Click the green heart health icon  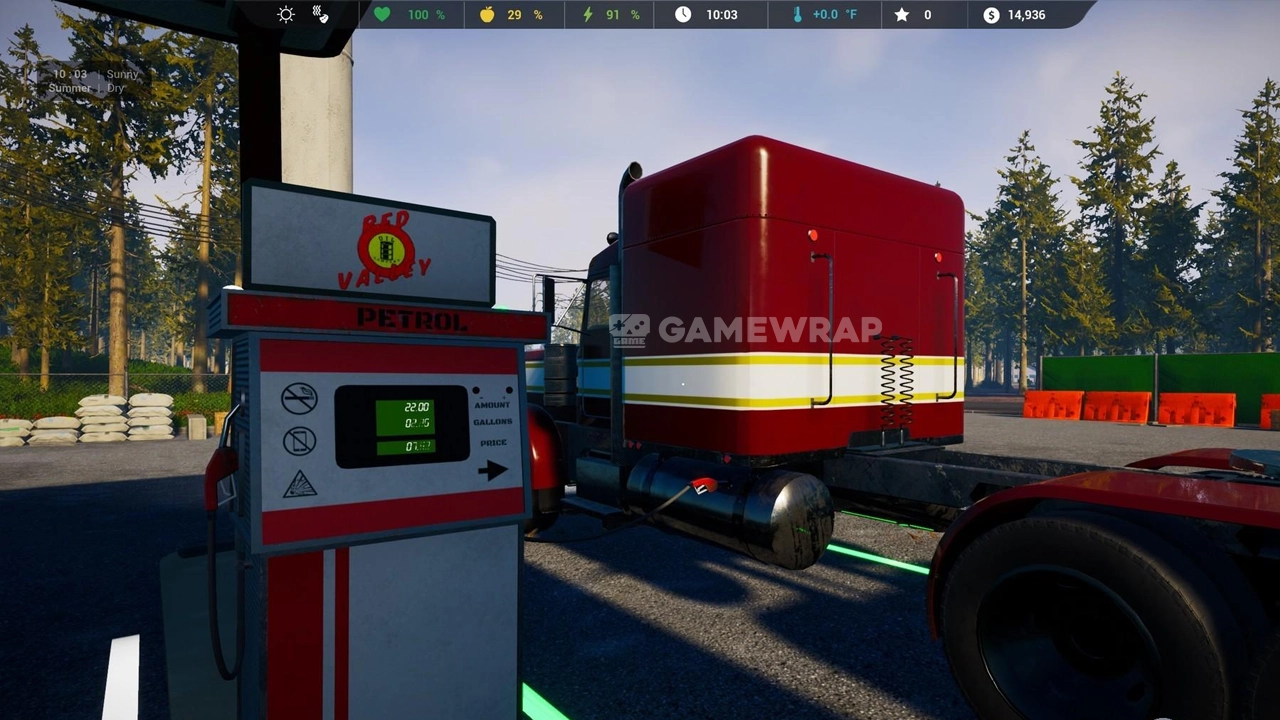pos(382,14)
